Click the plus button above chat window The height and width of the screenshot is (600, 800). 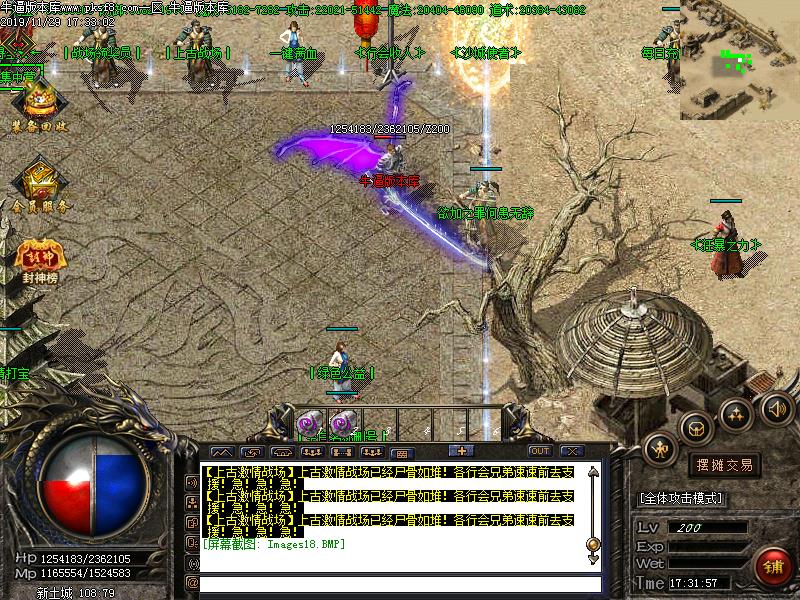click(461, 450)
